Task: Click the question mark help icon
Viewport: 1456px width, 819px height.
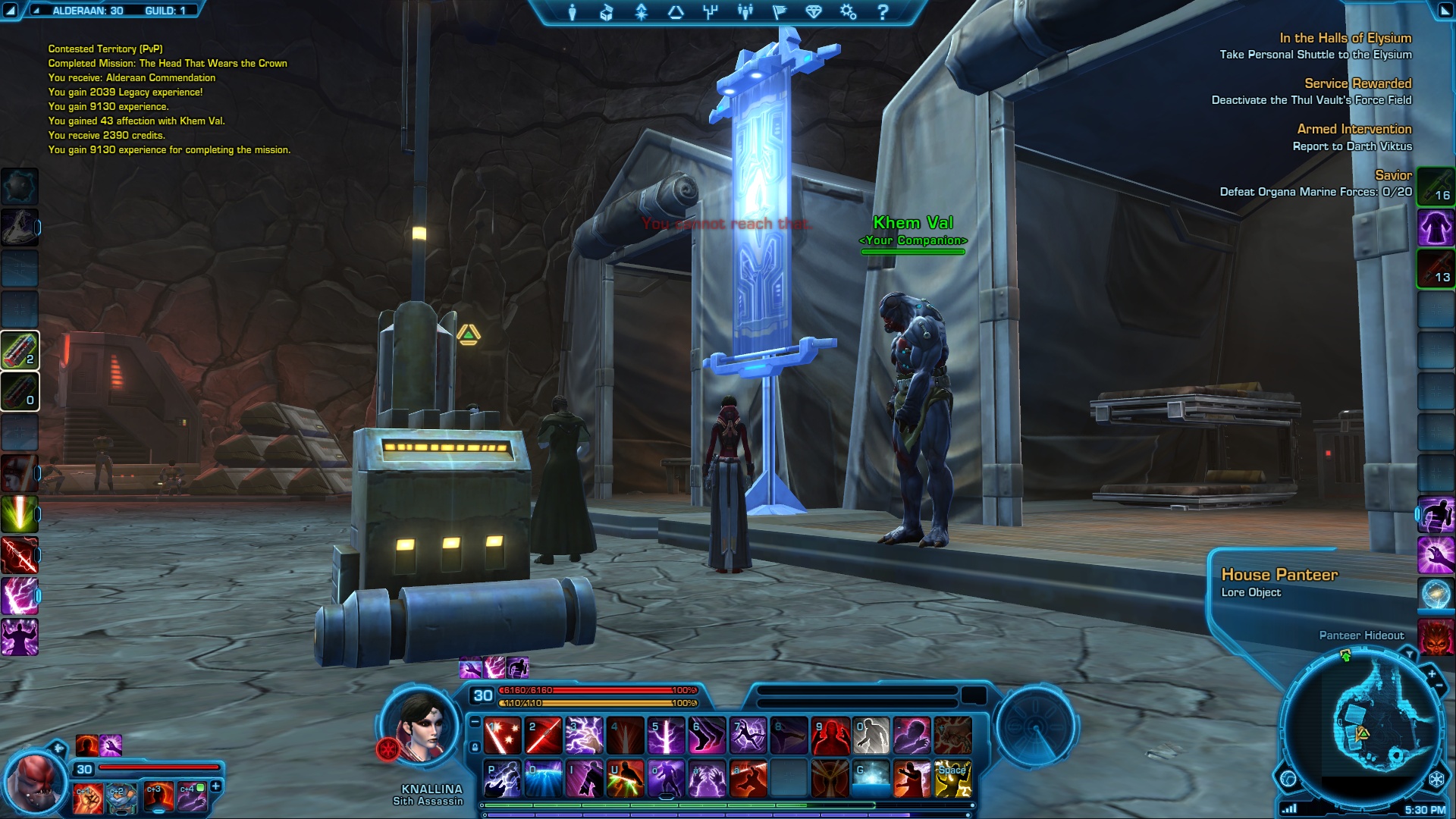Action: pyautogui.click(x=883, y=12)
